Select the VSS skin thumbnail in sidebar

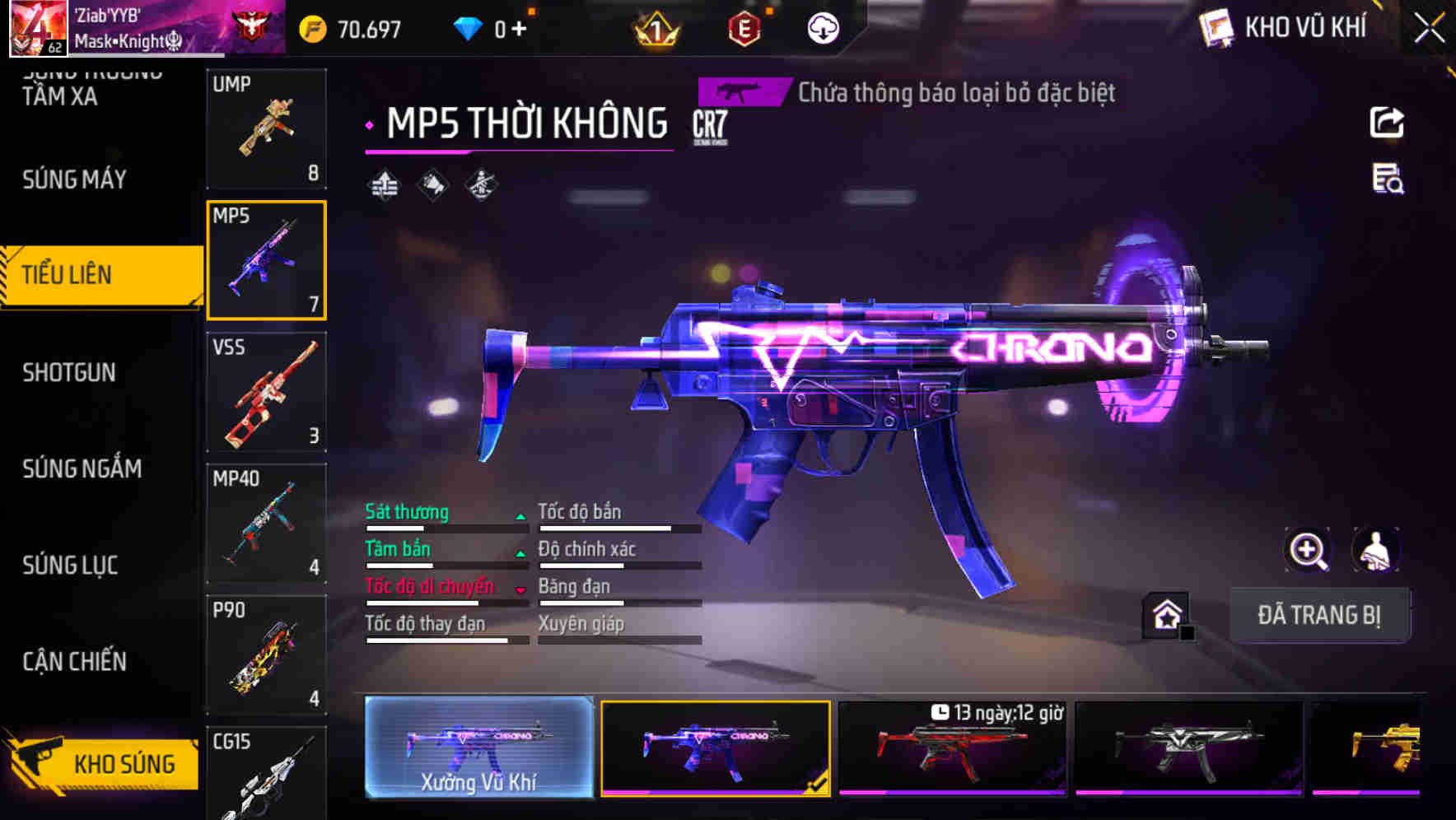(267, 393)
